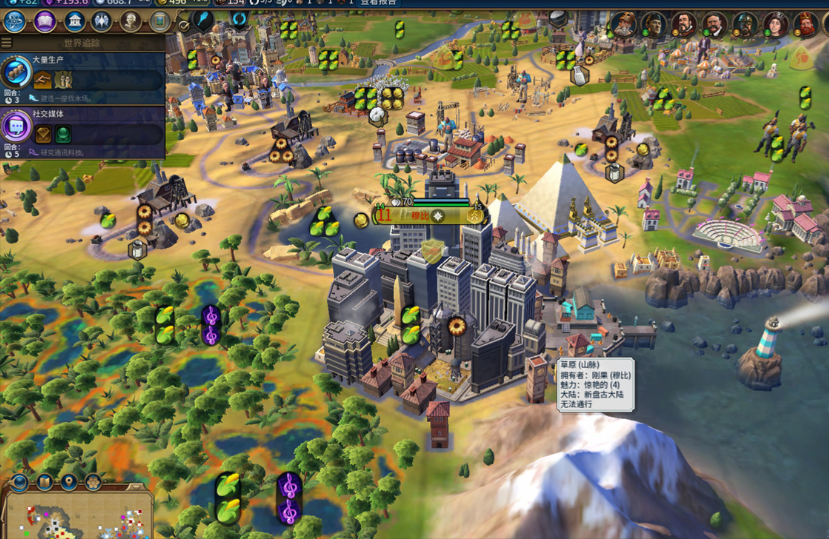829x539 pixels.
Task: Click the blue feather icon near top bar
Action: click(203, 21)
